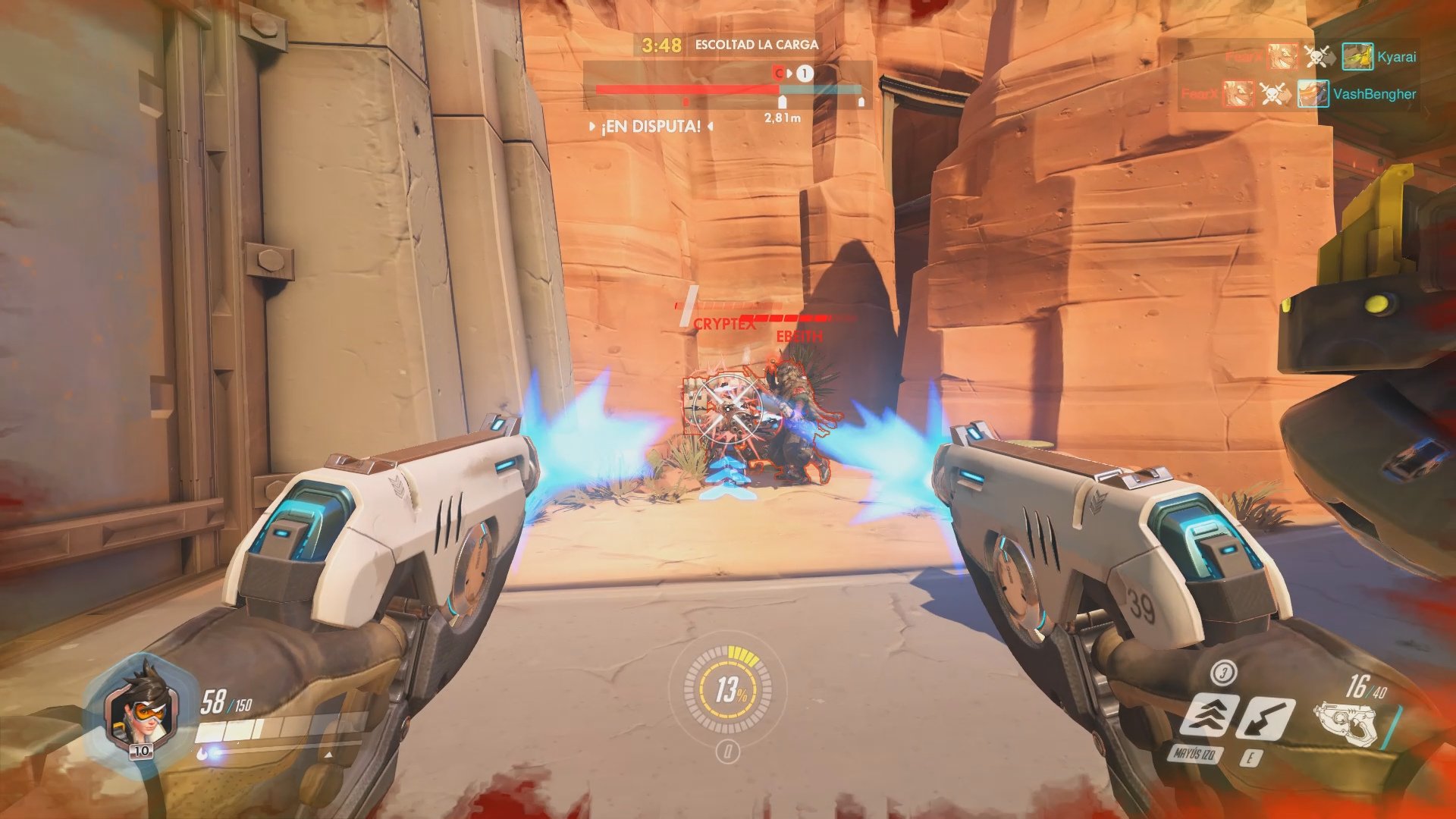Expand the right chevron beside ¡EN DISPUTA!
The height and width of the screenshot is (819, 1456).
point(710,127)
